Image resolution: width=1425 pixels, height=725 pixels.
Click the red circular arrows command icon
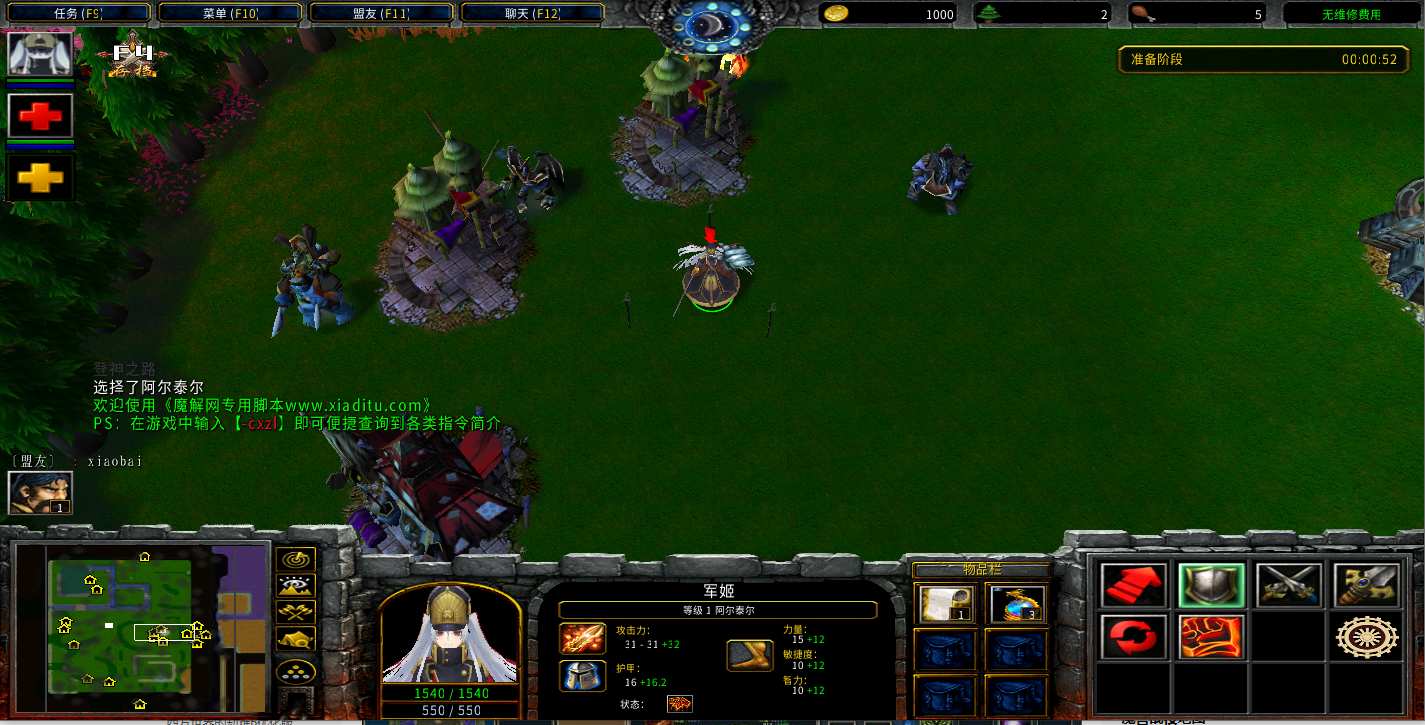[x=1134, y=637]
